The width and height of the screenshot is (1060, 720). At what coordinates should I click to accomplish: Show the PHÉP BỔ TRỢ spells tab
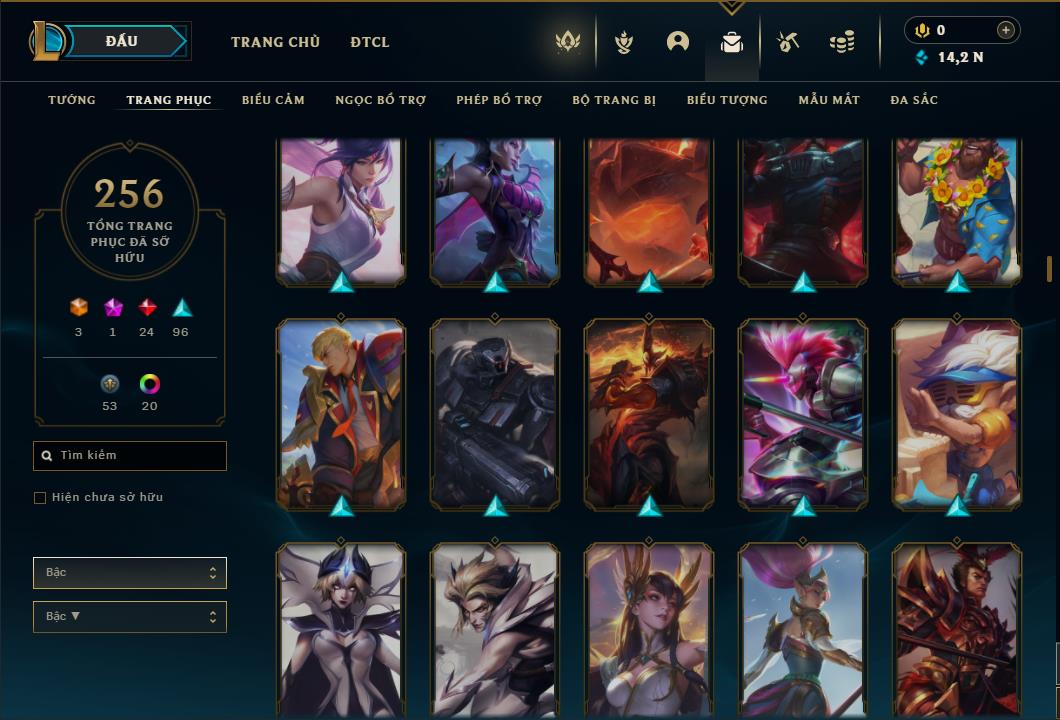click(x=499, y=100)
